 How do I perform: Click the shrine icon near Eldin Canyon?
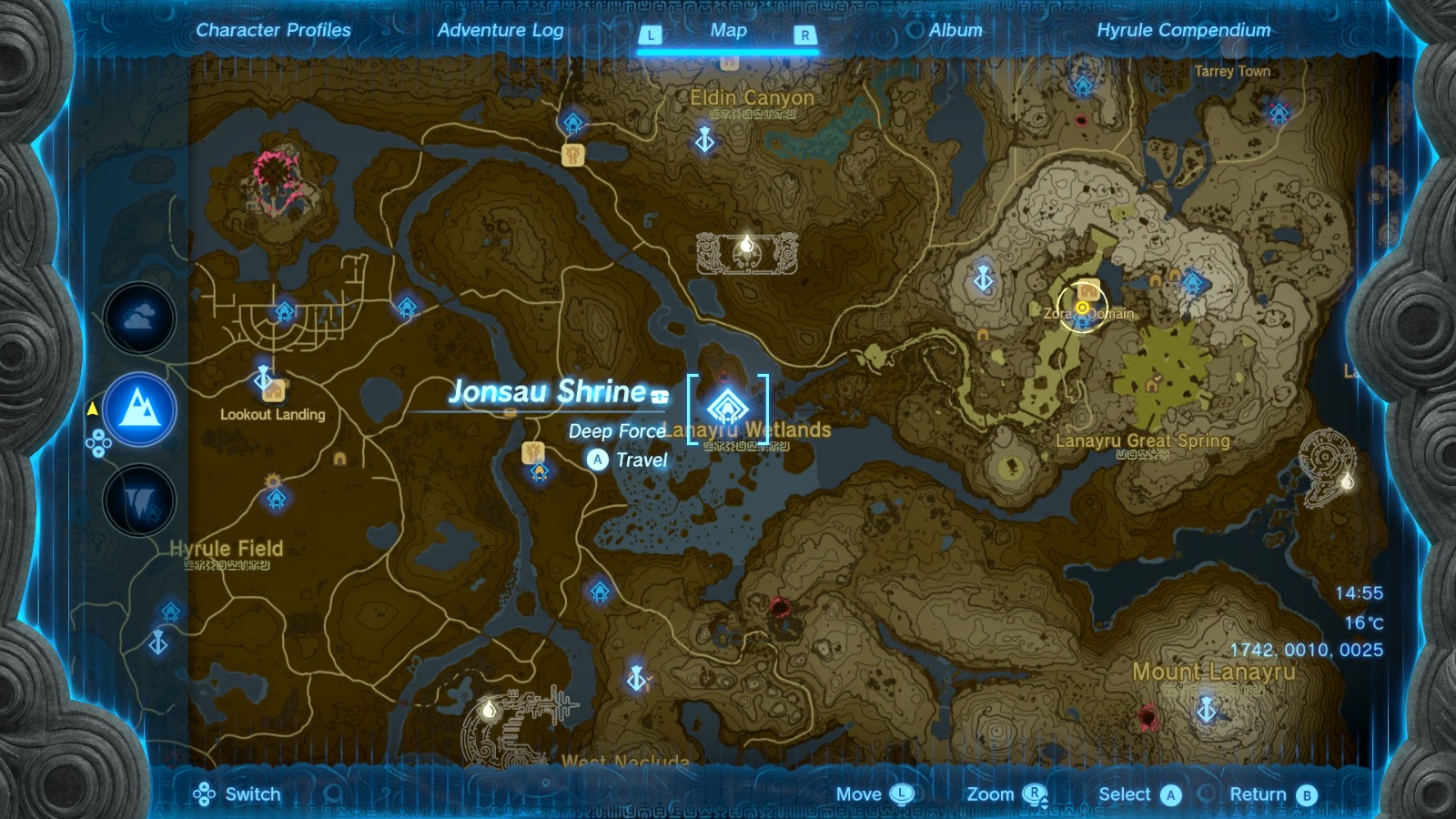click(571, 121)
